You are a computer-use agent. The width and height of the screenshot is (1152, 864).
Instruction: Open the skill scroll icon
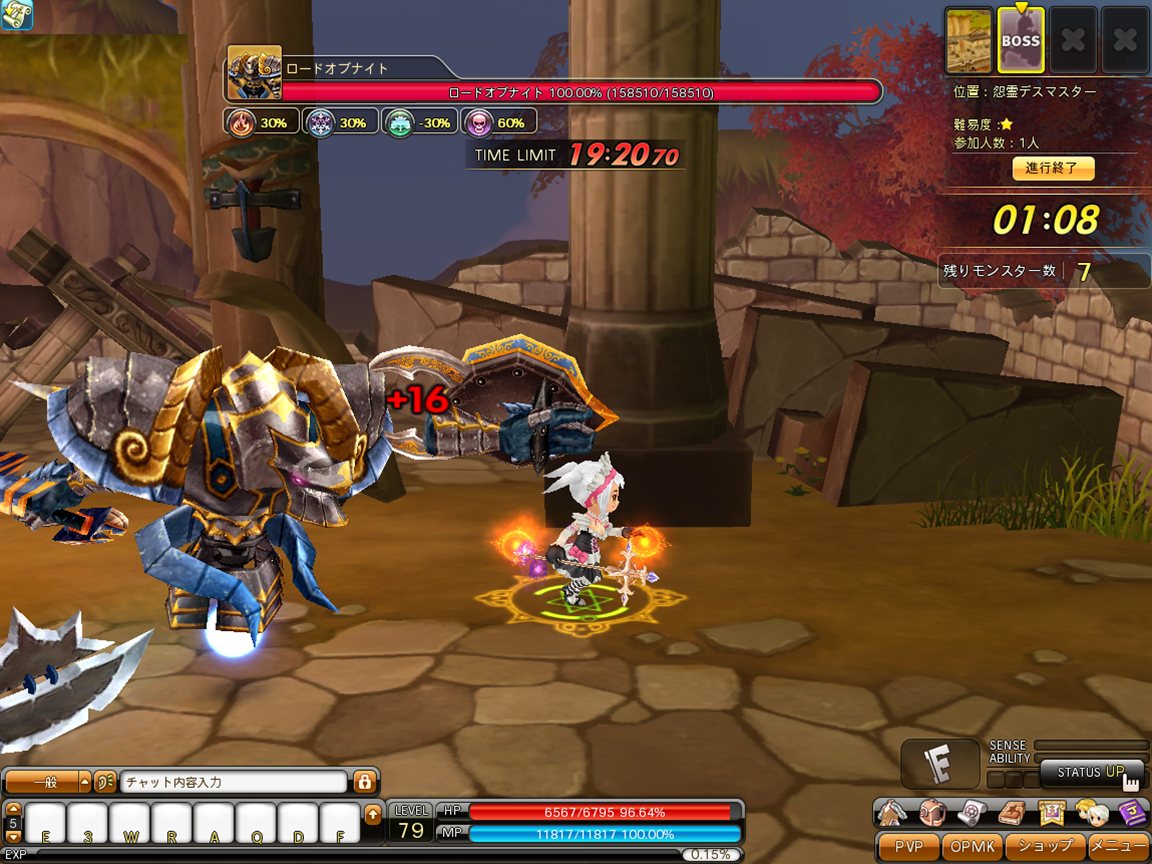tap(973, 811)
